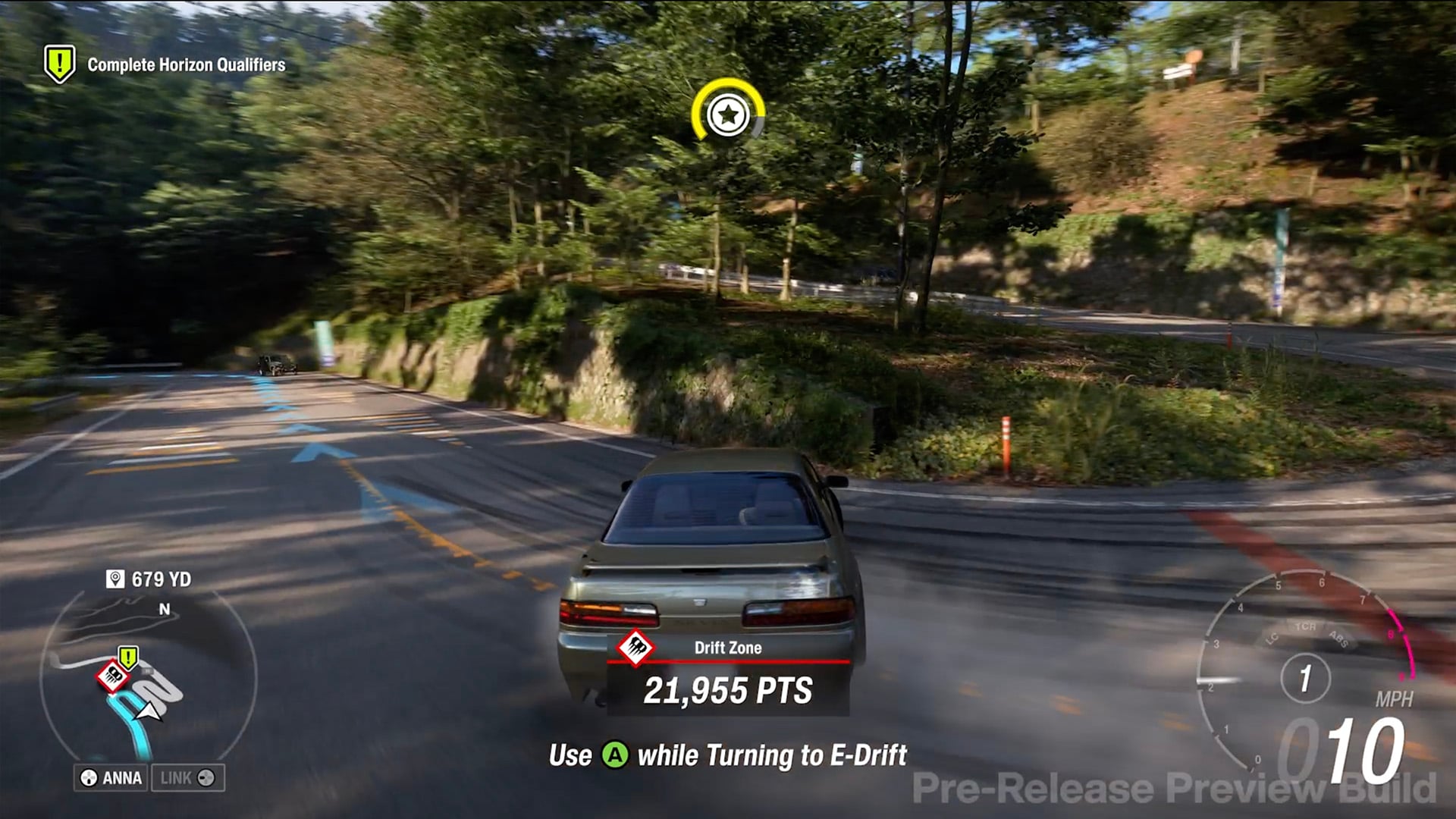
Task: Click the 21,955 PTS score readout
Action: click(730, 691)
